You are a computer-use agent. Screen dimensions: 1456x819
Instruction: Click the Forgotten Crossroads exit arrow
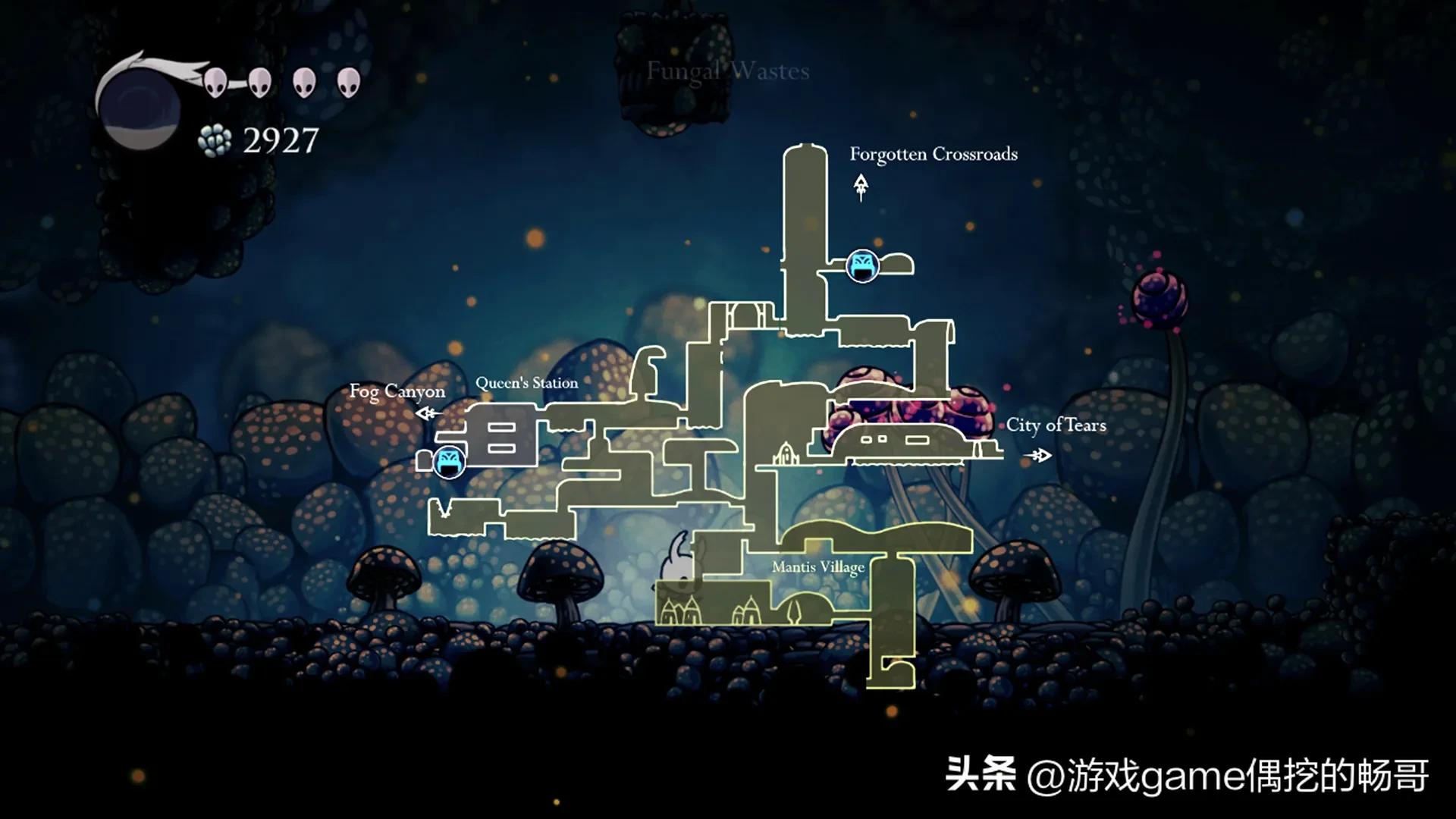(861, 186)
